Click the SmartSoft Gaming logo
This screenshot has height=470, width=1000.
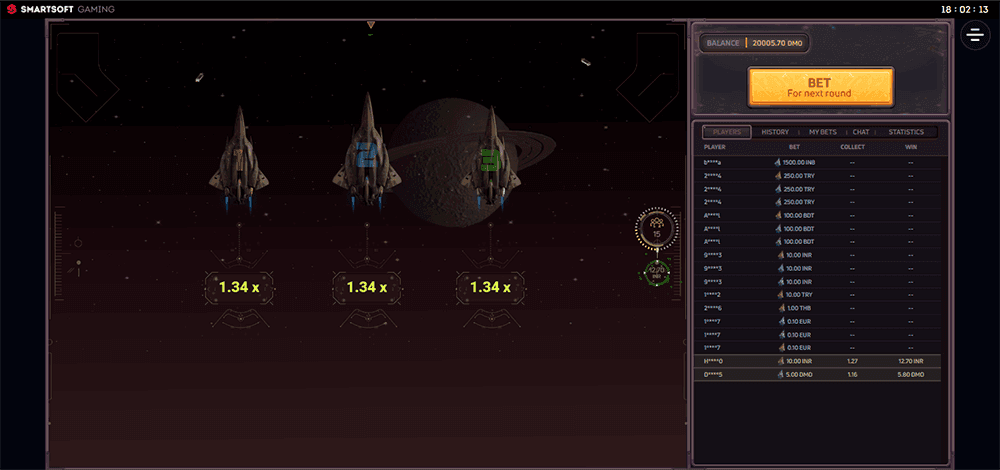pos(60,9)
